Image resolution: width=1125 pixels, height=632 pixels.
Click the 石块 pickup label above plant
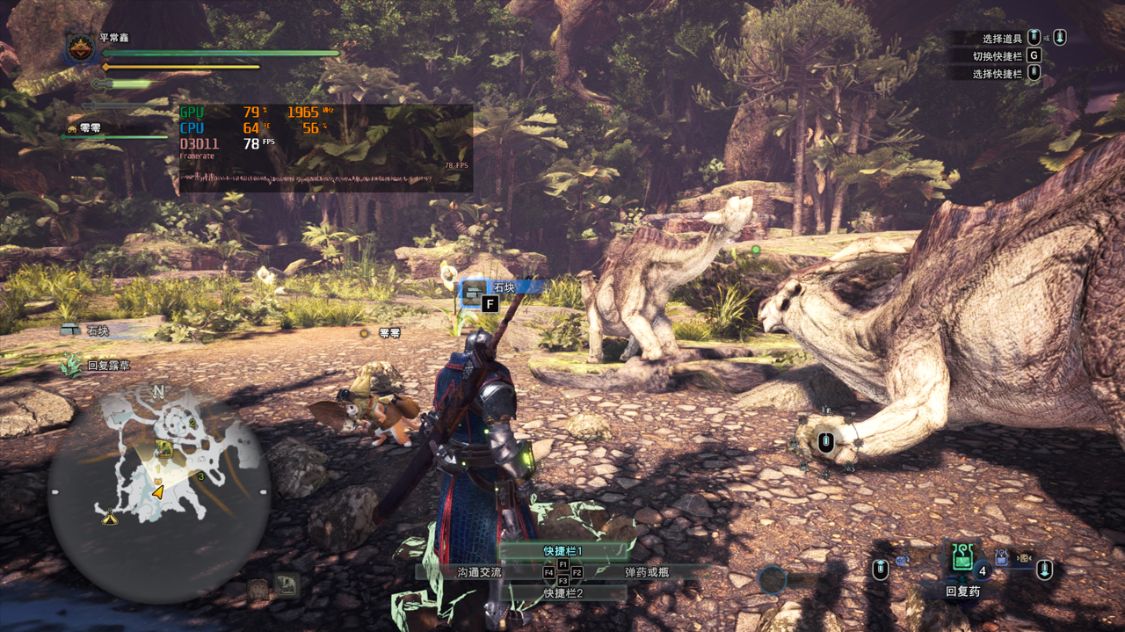pyautogui.click(x=503, y=287)
